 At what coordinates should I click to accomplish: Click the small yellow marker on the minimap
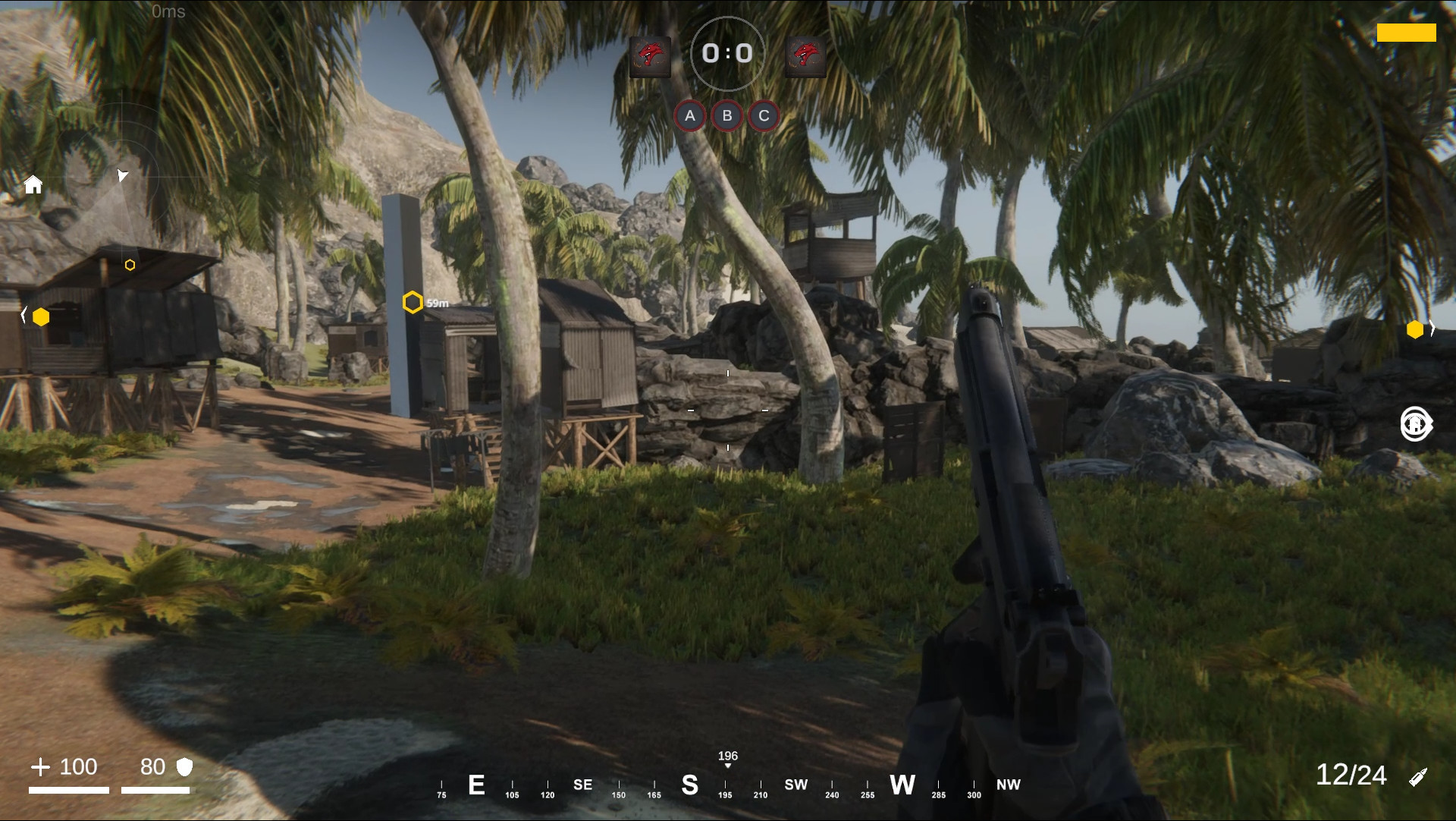[130, 266]
